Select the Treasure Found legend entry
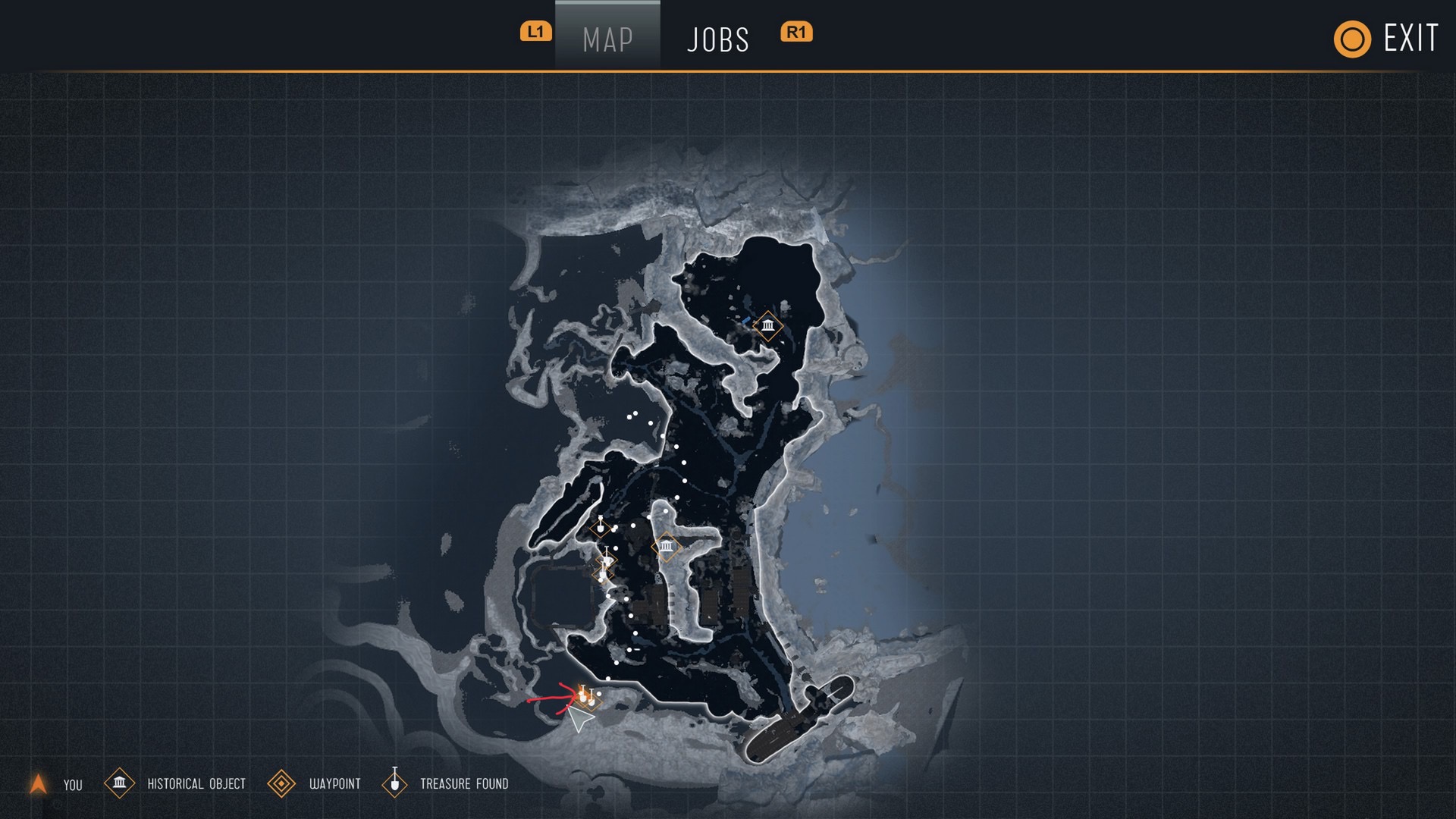Viewport: 1456px width, 819px height. [447, 783]
